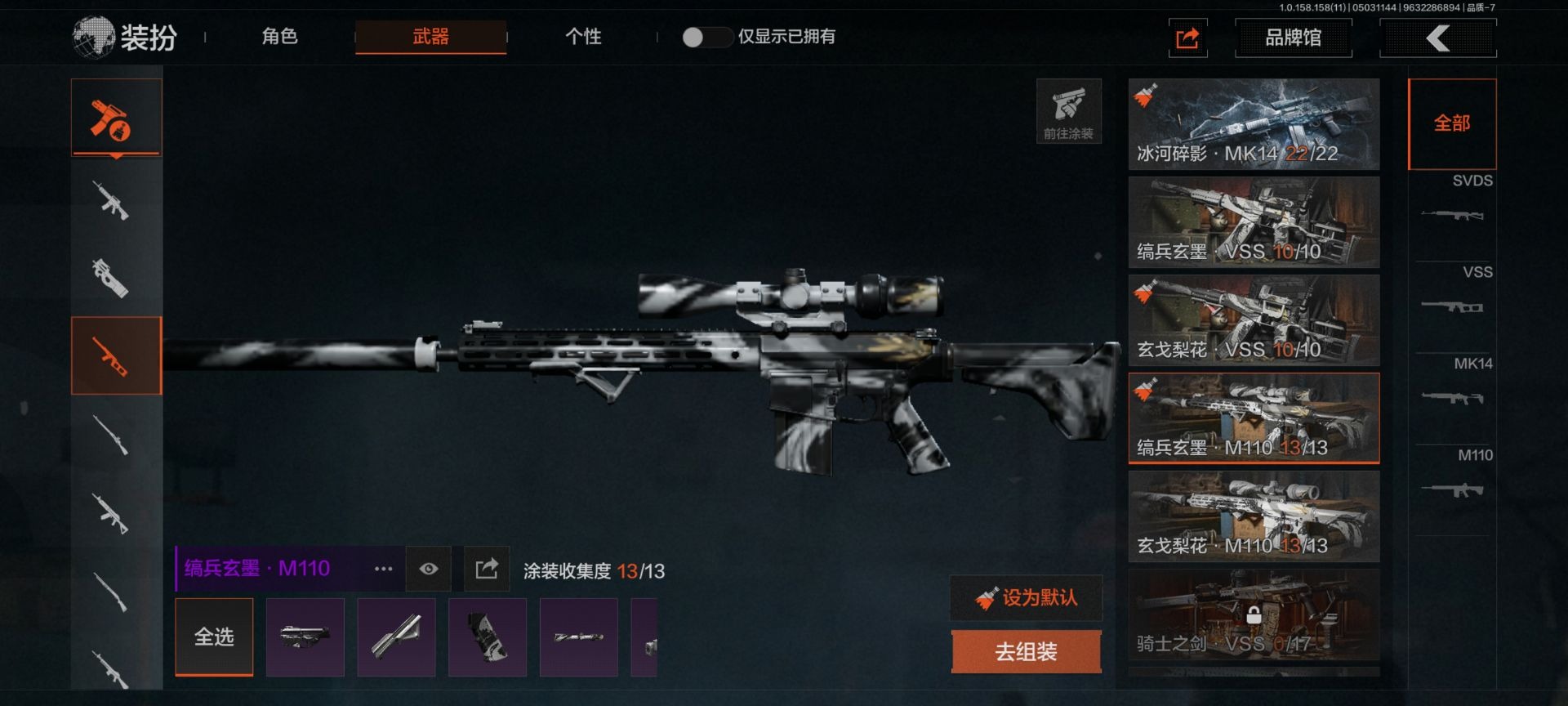Viewport: 1568px width, 706px height.
Task: Toggle 仅显示已拥有 filter
Action: (705, 37)
